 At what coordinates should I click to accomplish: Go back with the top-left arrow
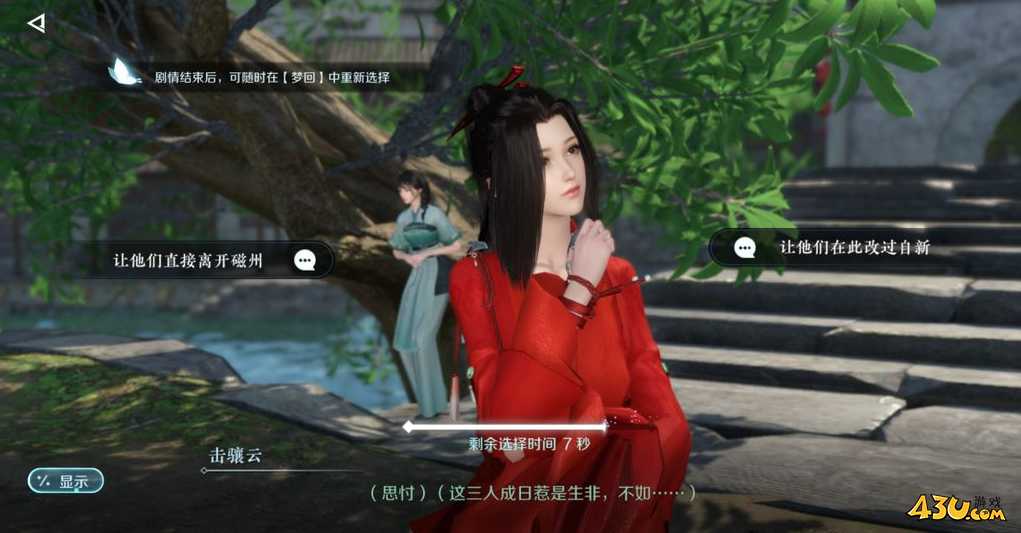click(36, 23)
